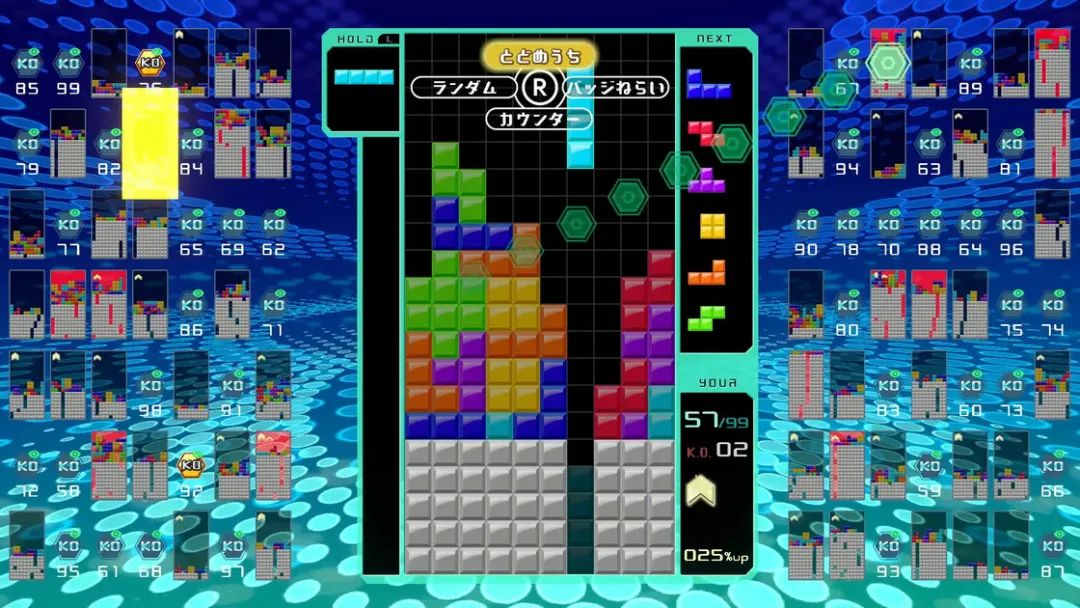This screenshot has height=608, width=1080.
Task: Choose the ランダム targeting option
Action: coord(463,88)
